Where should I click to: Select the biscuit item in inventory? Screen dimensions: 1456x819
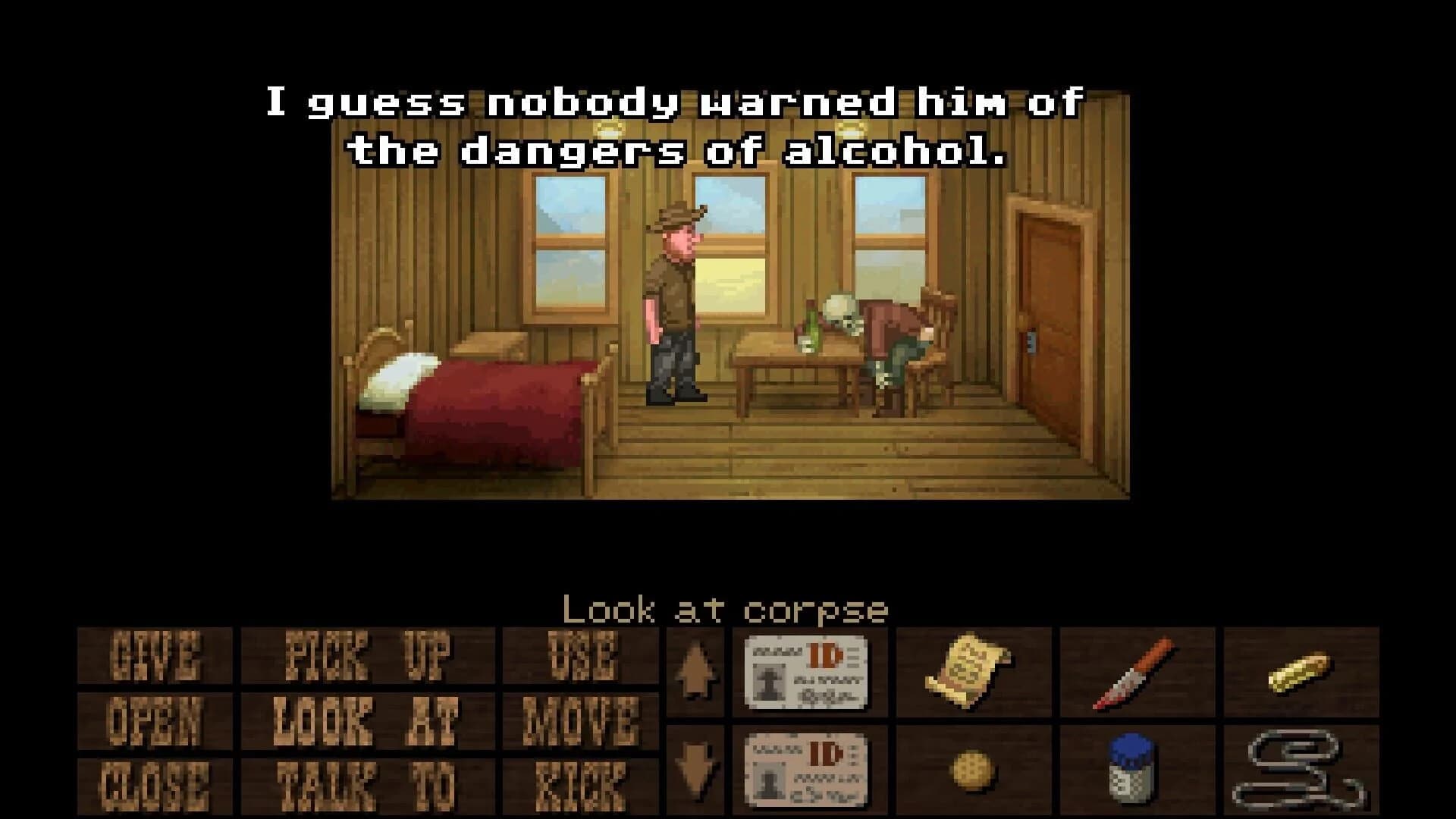974,770
